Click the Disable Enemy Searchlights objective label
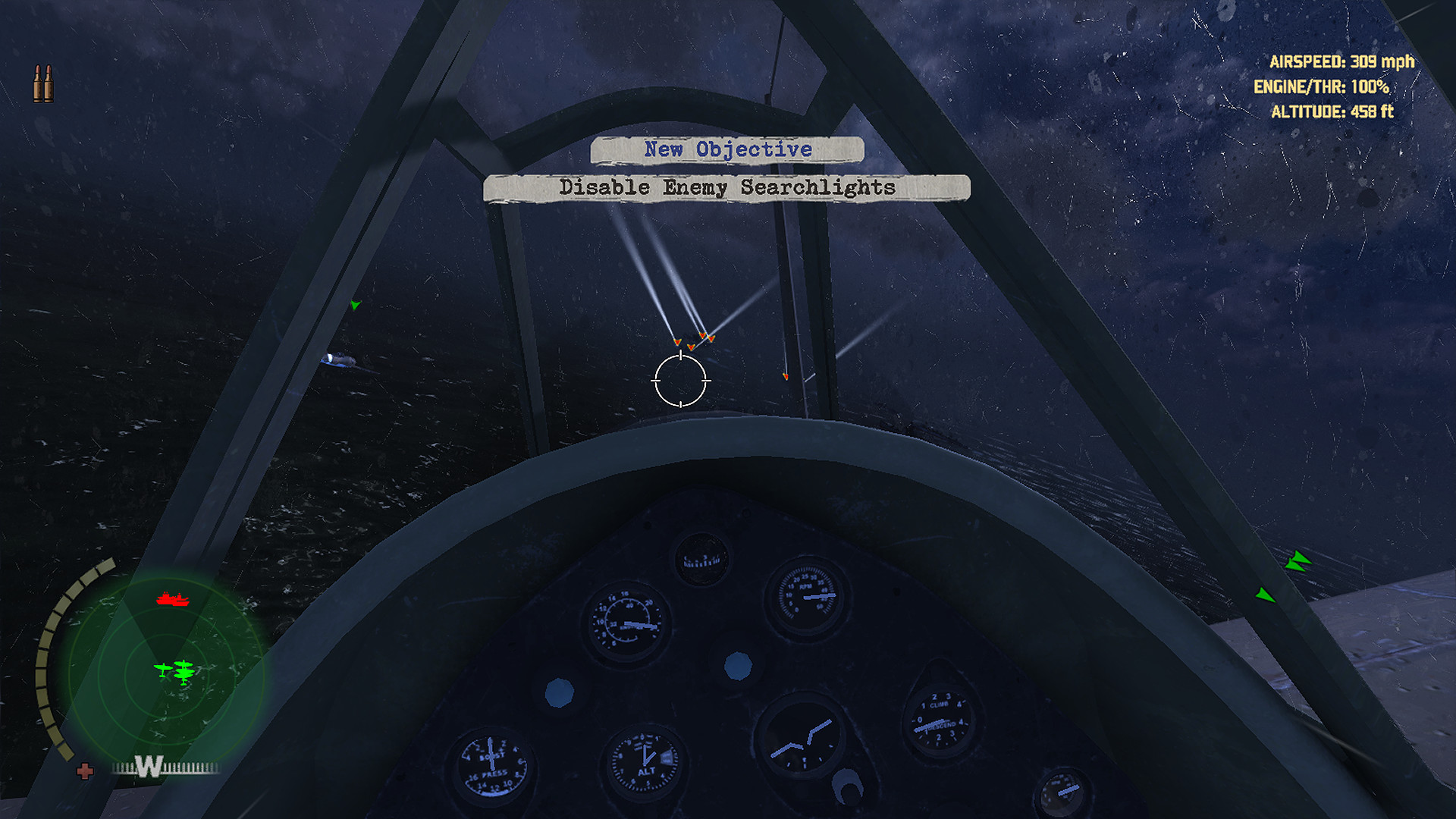Screen dimensions: 1456x819 pyautogui.click(x=726, y=187)
